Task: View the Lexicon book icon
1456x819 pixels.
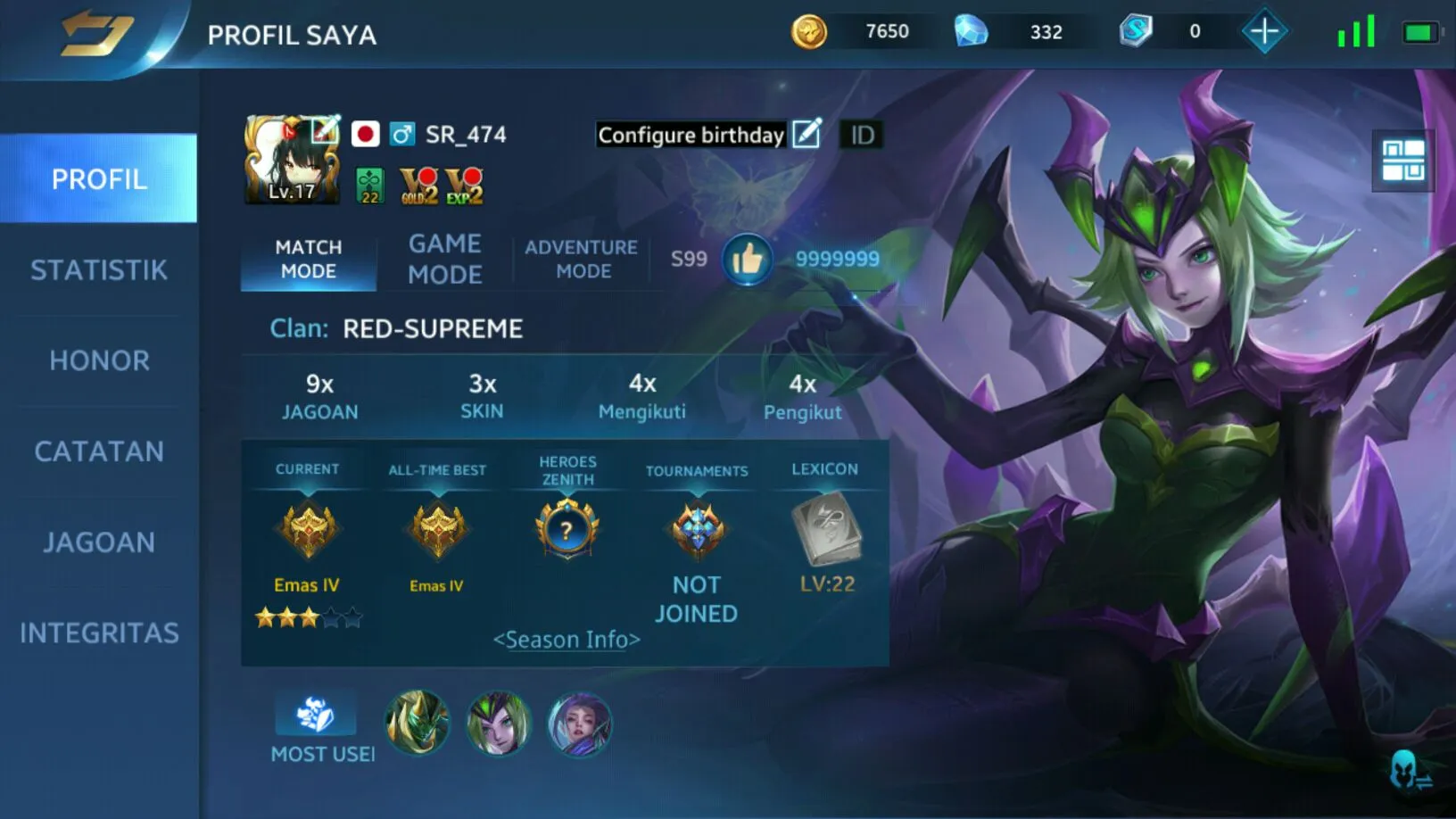Action: (826, 531)
